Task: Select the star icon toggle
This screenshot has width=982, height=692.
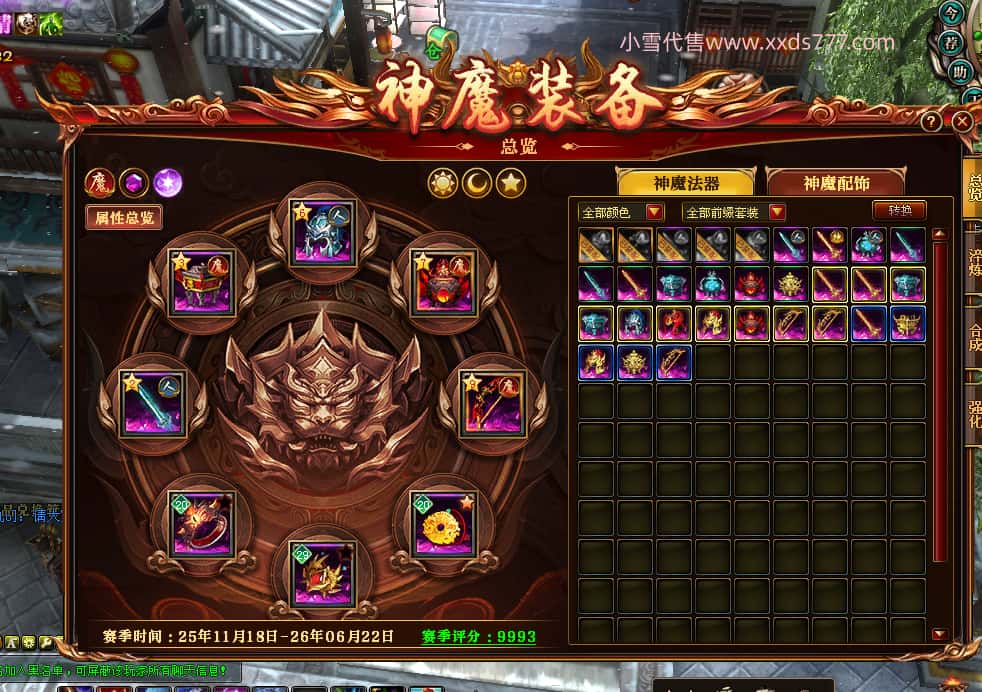Action: (511, 183)
